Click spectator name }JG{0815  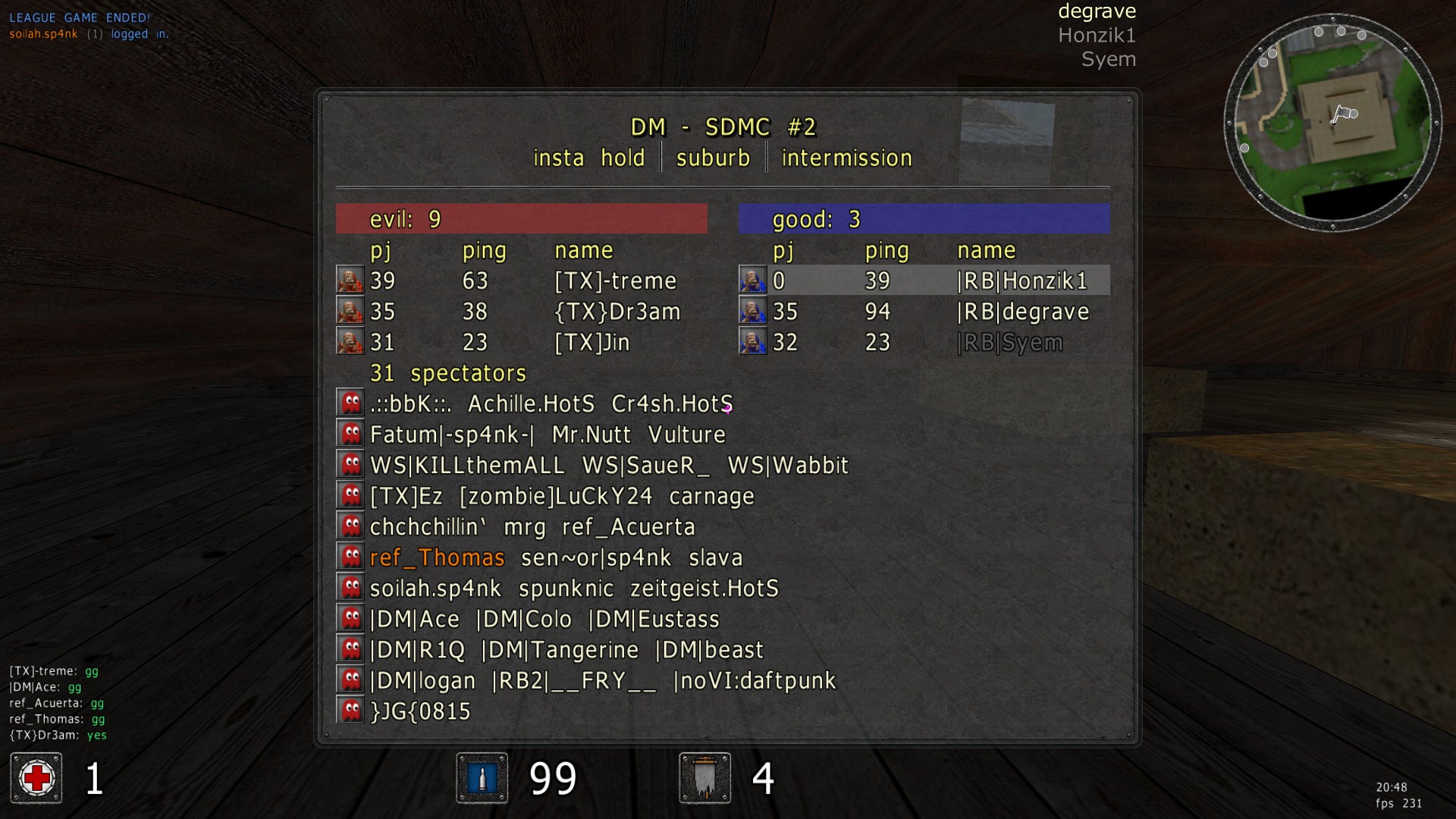coord(420,711)
